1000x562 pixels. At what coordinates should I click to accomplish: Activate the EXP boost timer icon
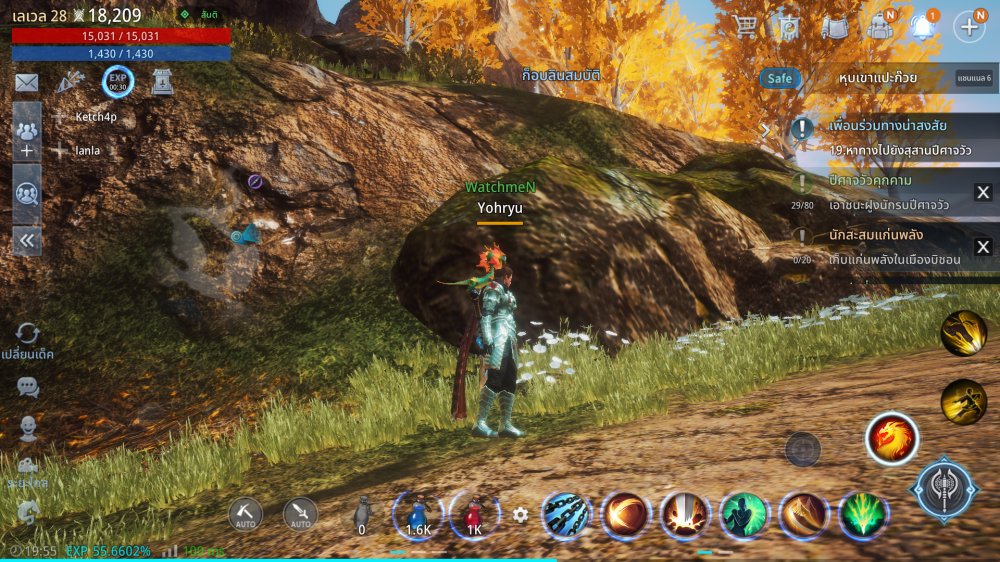[117, 83]
